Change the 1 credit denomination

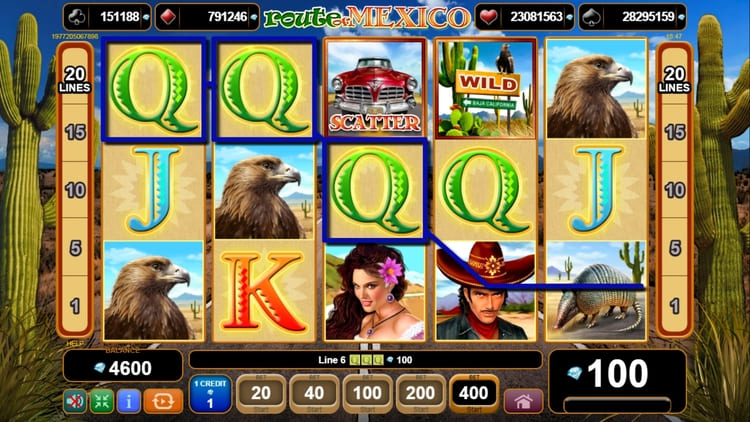coord(210,394)
